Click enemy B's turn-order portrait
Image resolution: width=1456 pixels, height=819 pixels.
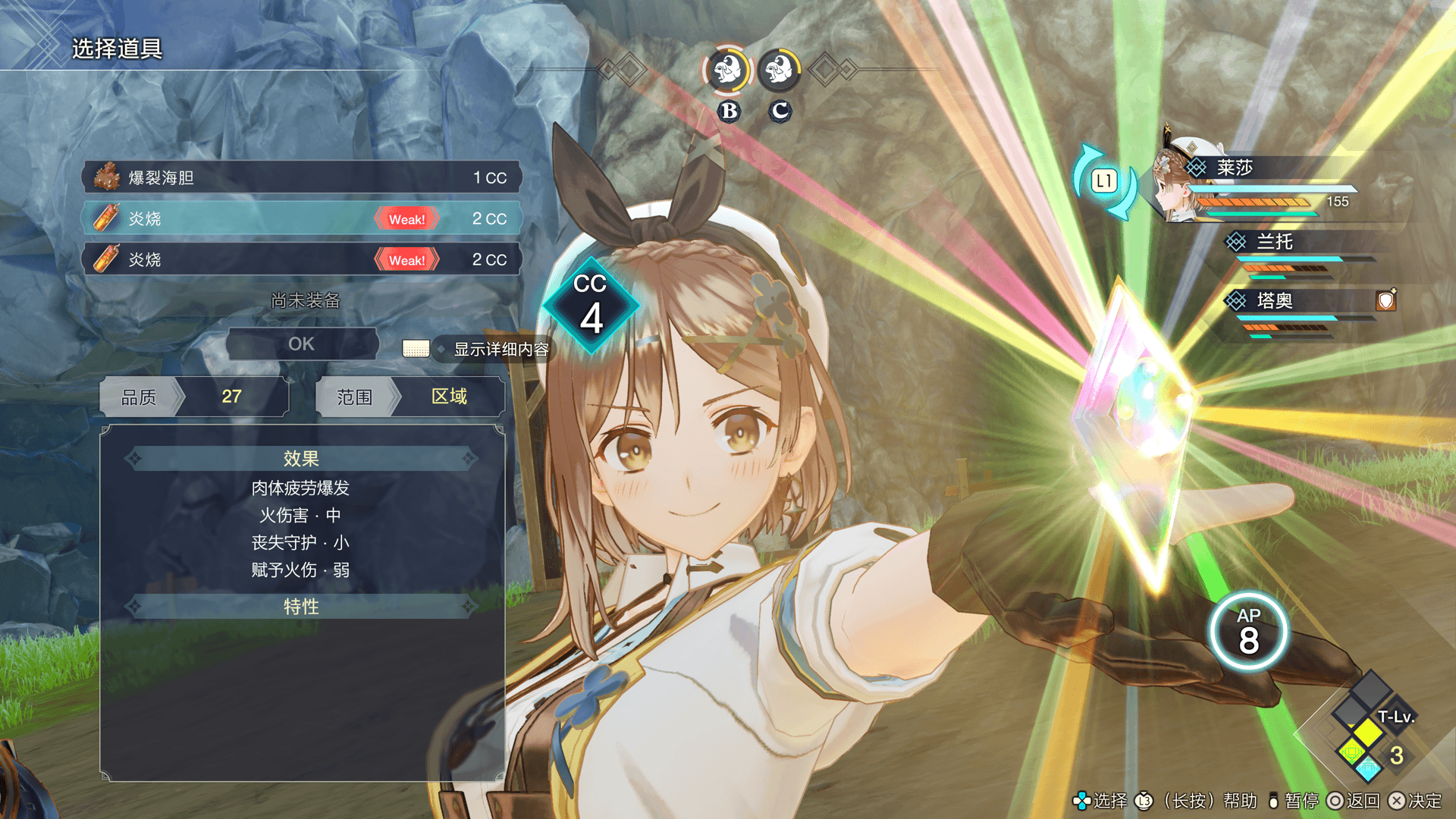pos(727,71)
